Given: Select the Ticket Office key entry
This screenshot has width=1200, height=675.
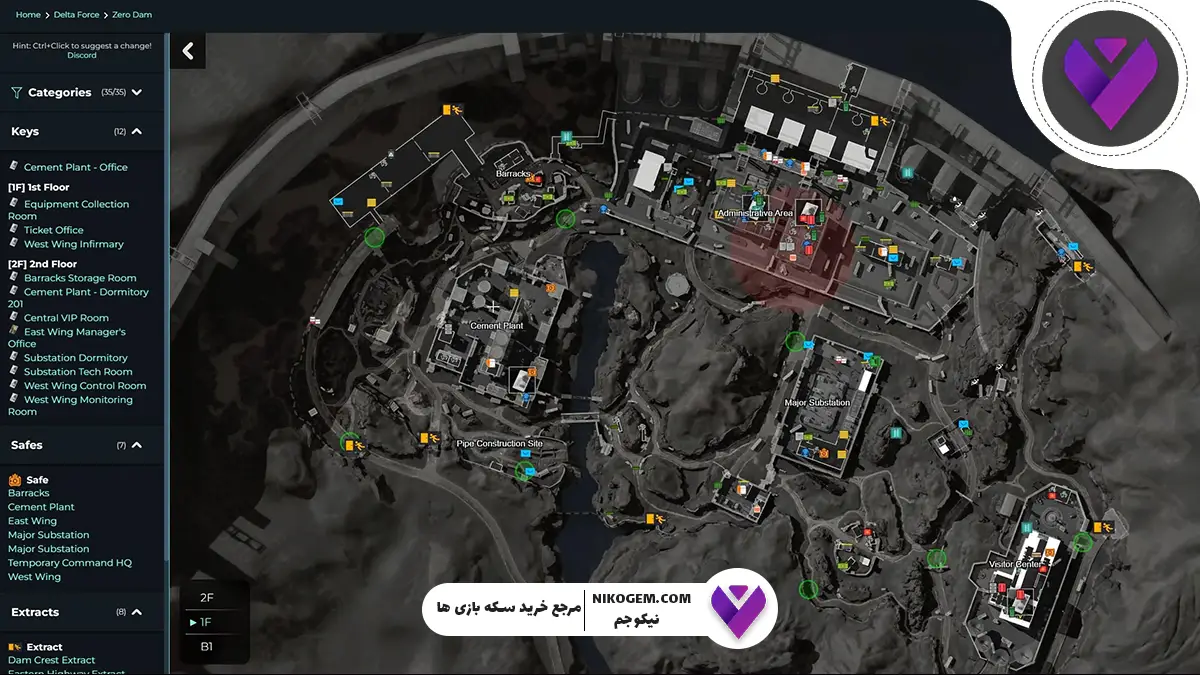Looking at the screenshot, I should click(x=54, y=230).
